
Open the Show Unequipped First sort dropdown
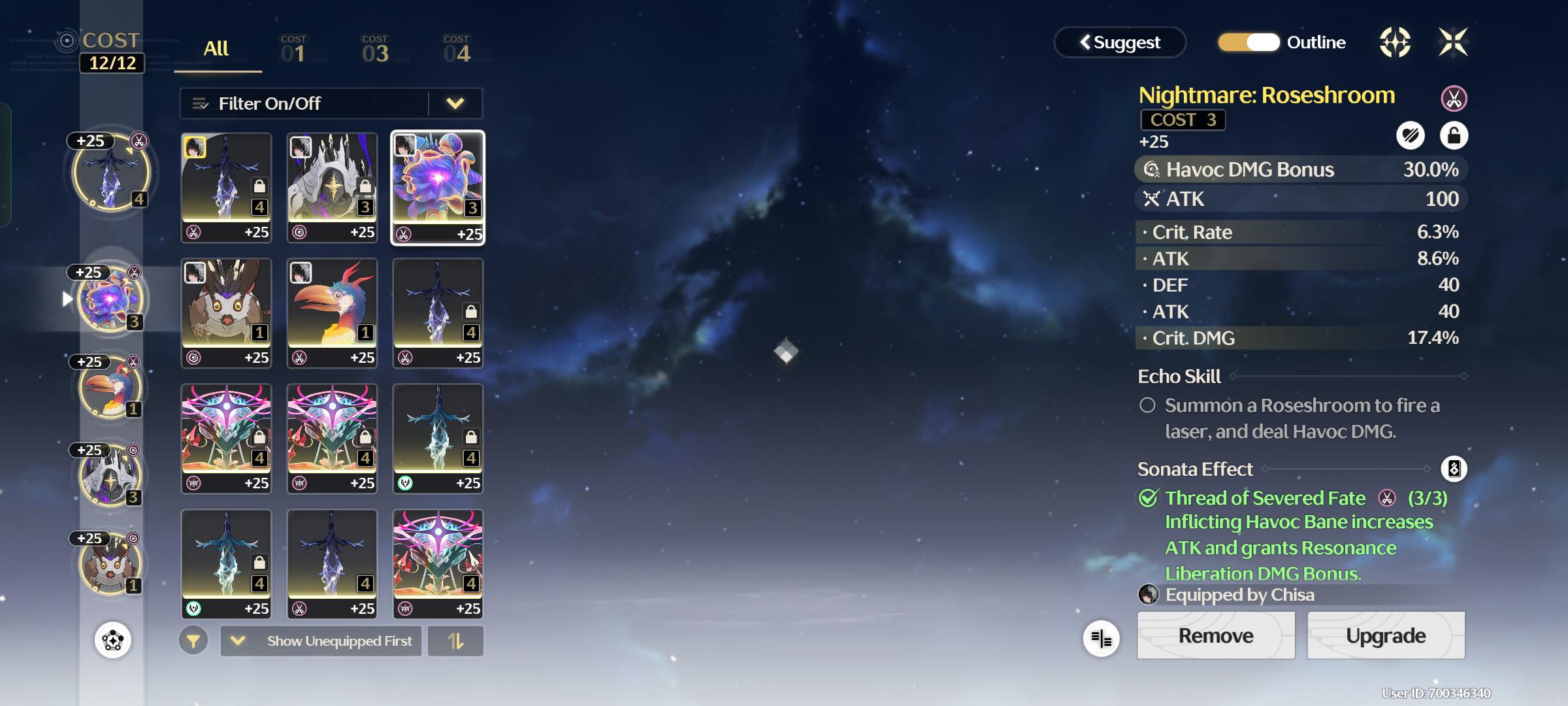(x=321, y=641)
